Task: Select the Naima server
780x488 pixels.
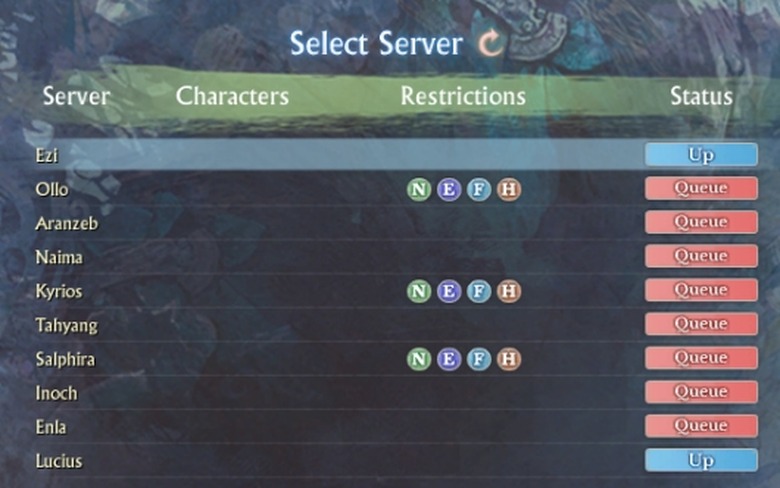Action: pos(58,257)
